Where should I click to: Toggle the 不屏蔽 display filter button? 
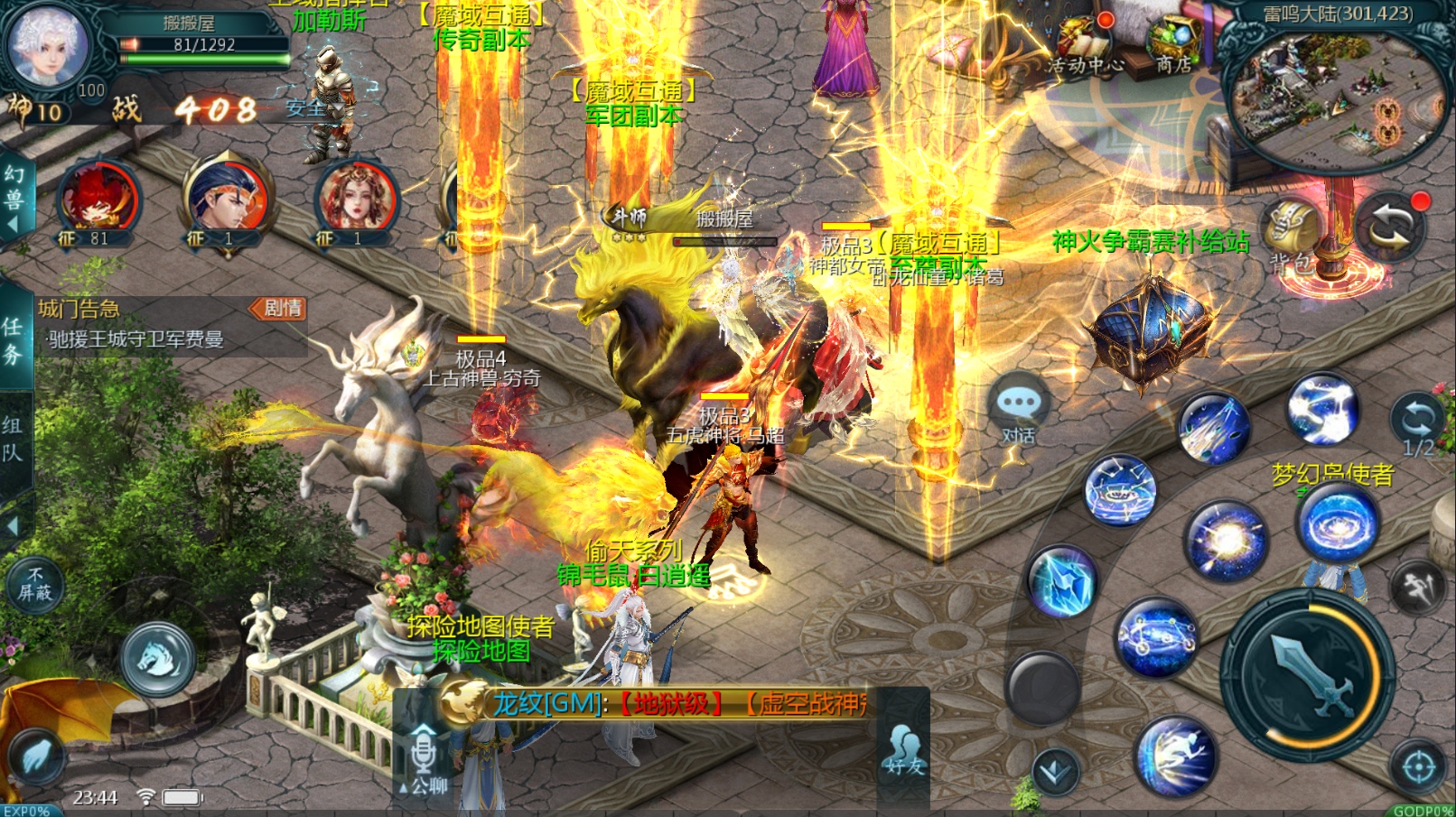(35, 584)
